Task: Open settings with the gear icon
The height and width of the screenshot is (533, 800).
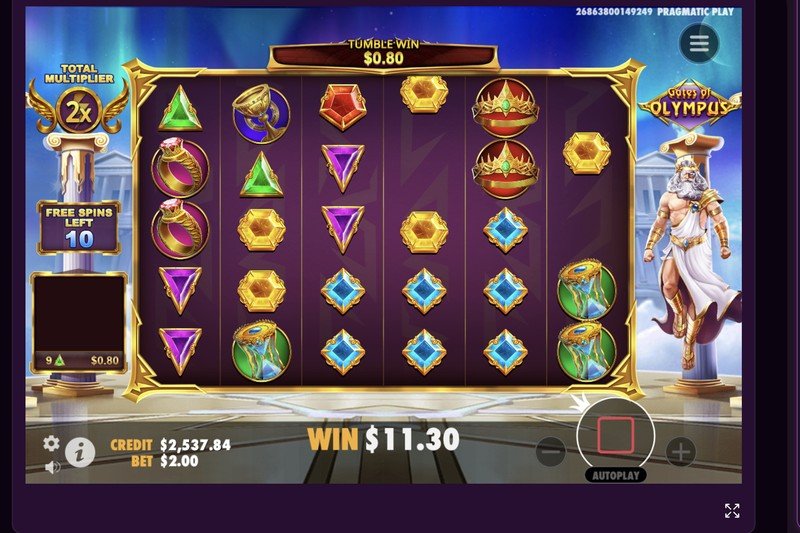Action: click(51, 443)
